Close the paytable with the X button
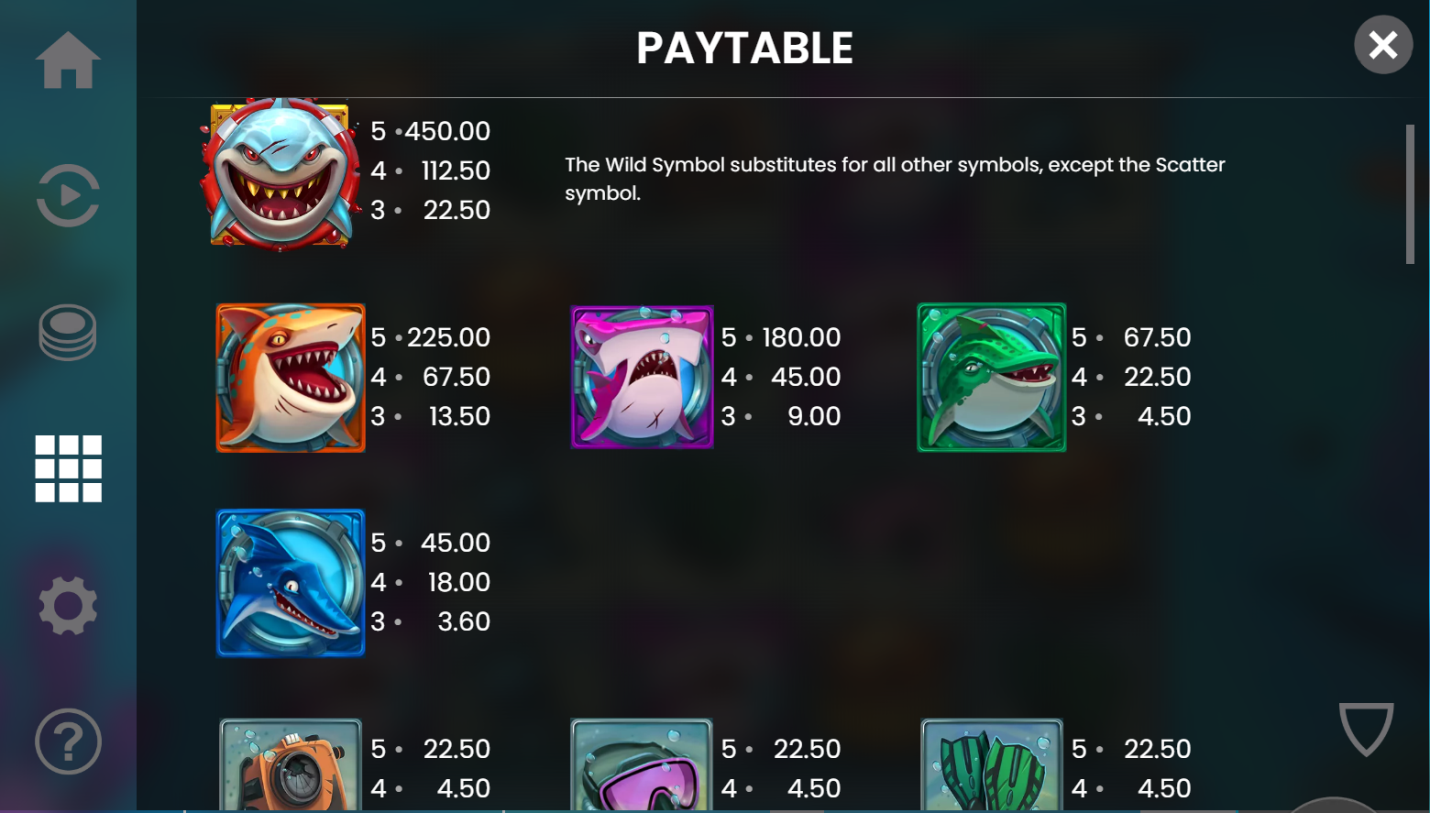This screenshot has height=813, width=1430. pyautogui.click(x=1383, y=45)
